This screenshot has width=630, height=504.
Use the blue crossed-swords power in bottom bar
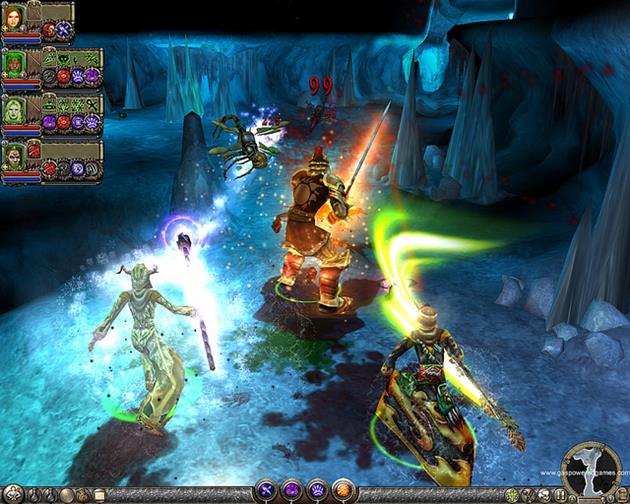coord(267,491)
